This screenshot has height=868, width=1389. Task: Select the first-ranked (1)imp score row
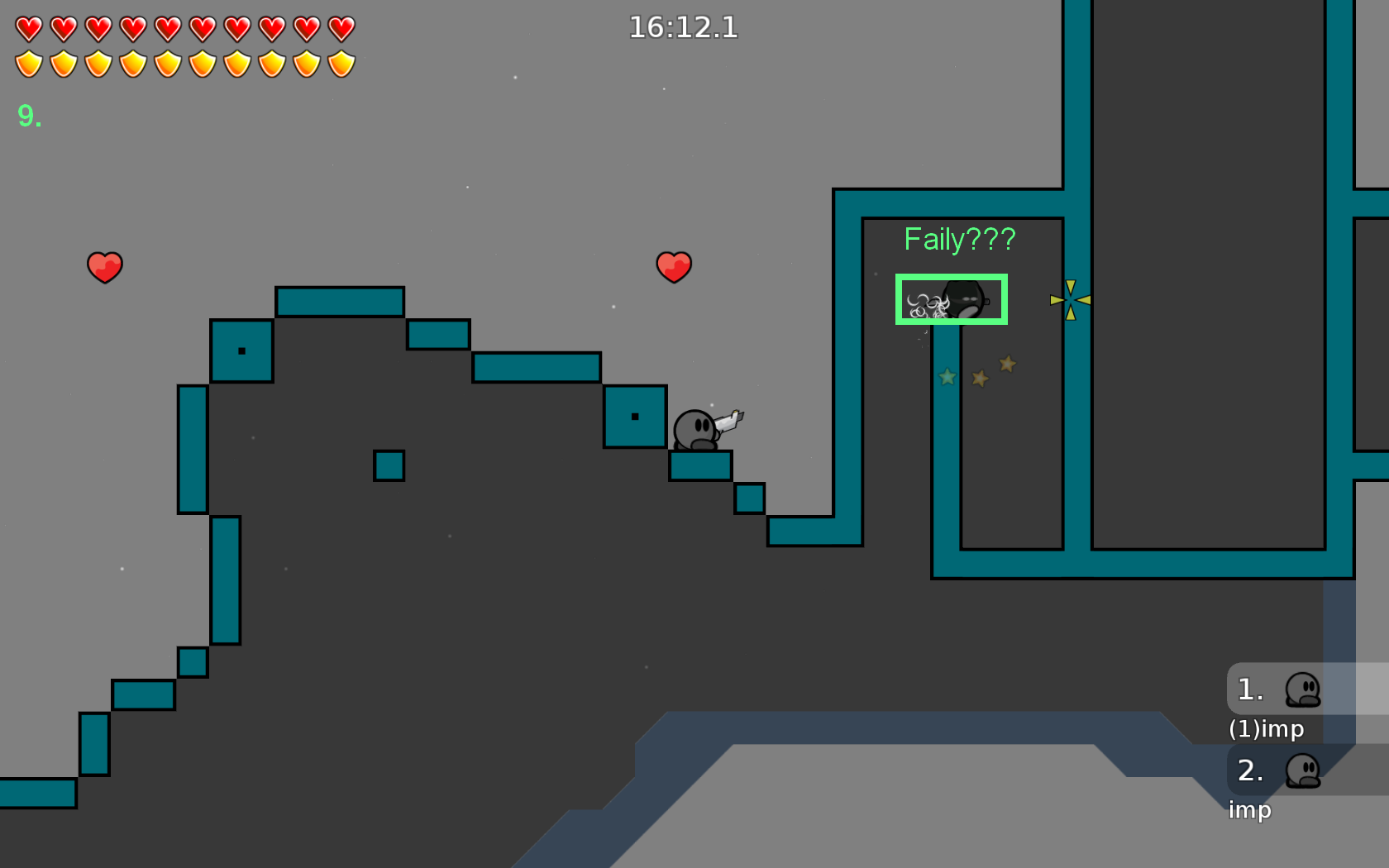tap(1305, 689)
